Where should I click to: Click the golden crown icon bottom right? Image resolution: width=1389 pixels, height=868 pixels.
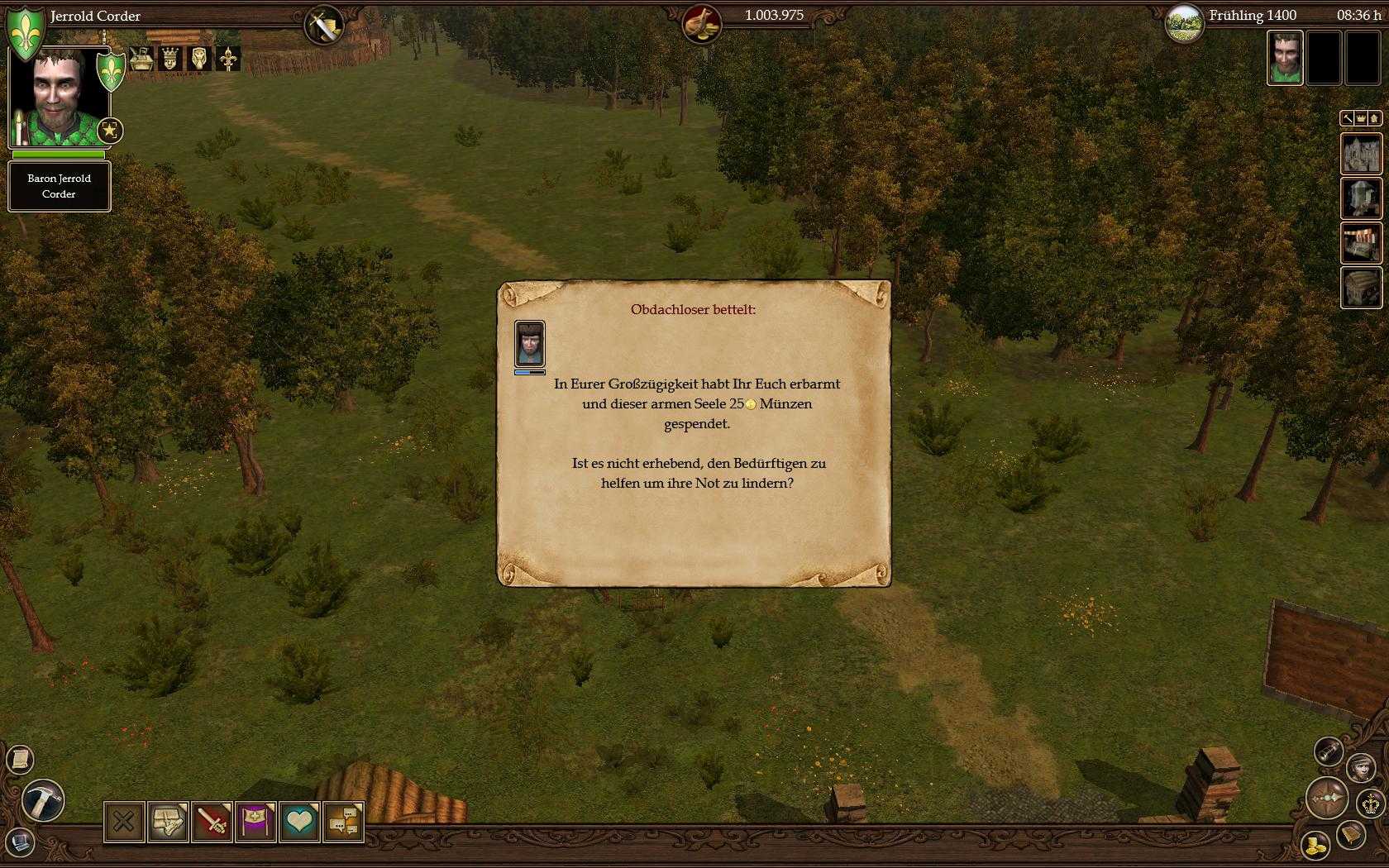pyautogui.click(x=1370, y=804)
